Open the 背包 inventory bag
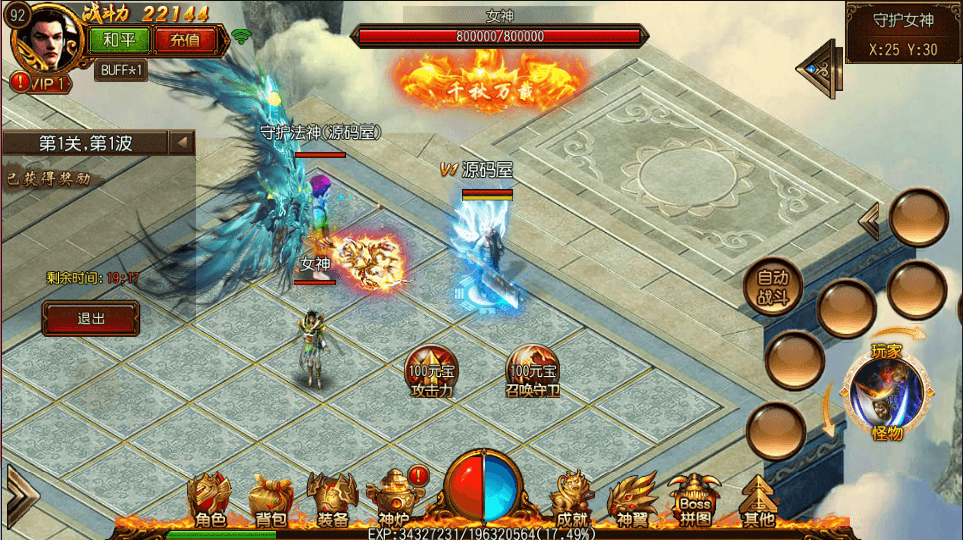 point(271,500)
